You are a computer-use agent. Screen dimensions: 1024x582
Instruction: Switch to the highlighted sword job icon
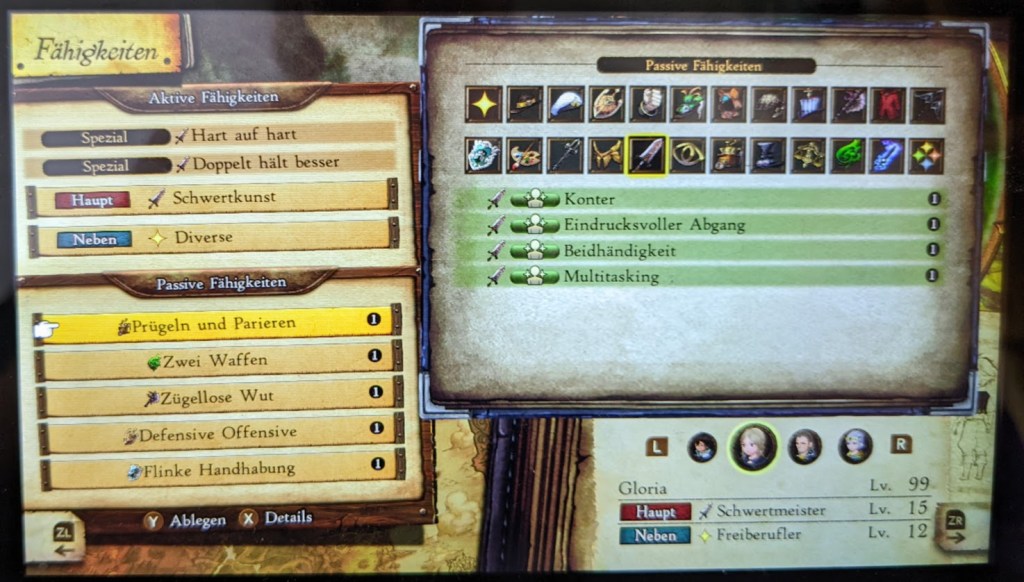coord(646,156)
